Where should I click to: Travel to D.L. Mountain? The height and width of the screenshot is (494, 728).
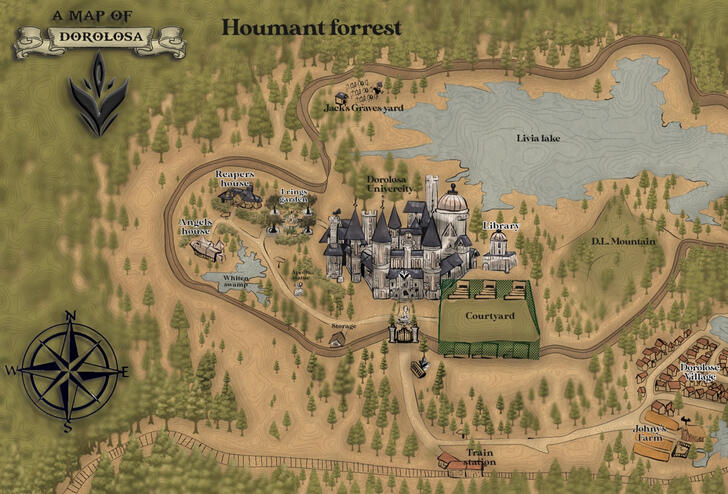tap(620, 240)
